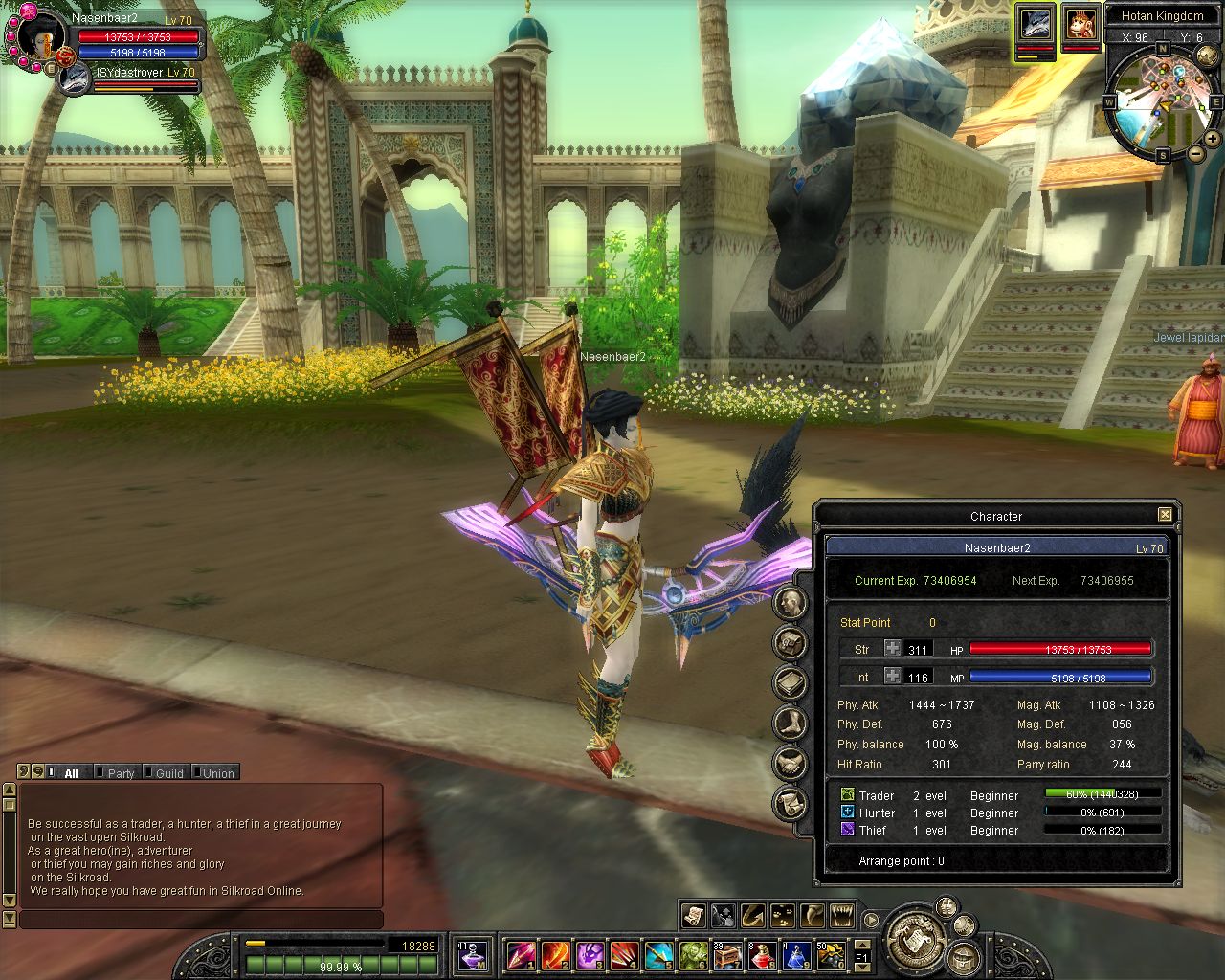The width and height of the screenshot is (1225, 980).
Task: Switch chat to the Guild tab
Action: click(x=168, y=773)
